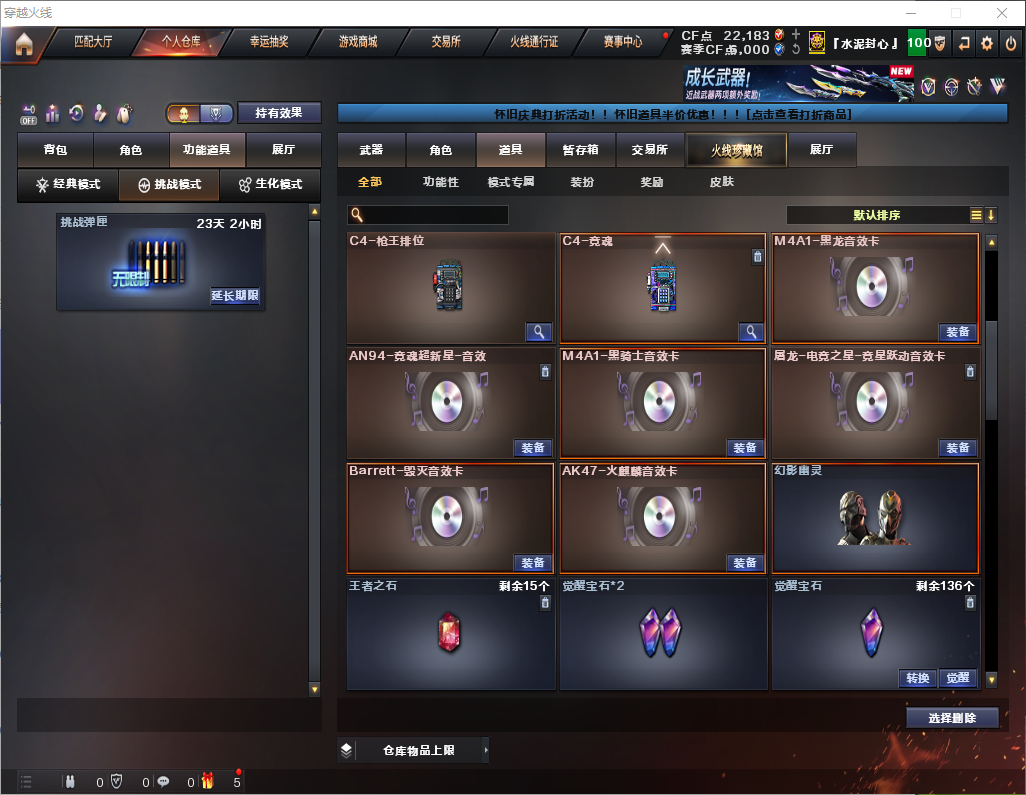Open the 幸运抽奖 lucky draw page
The width and height of the screenshot is (1026, 795).
point(269,42)
